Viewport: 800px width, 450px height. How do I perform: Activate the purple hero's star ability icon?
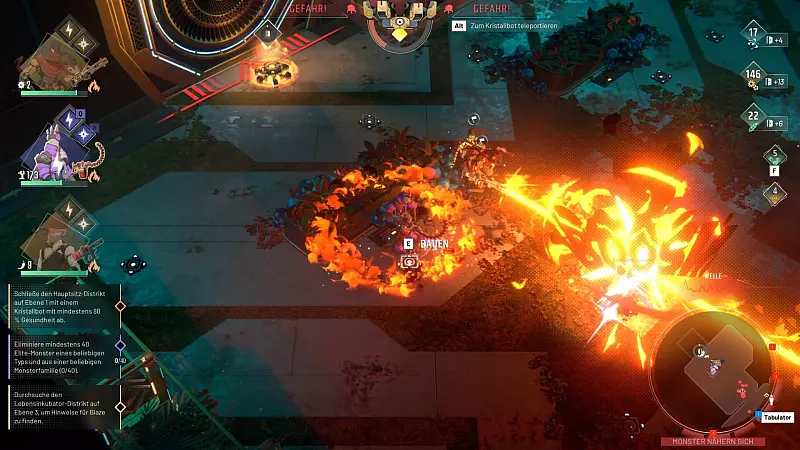(x=83, y=131)
